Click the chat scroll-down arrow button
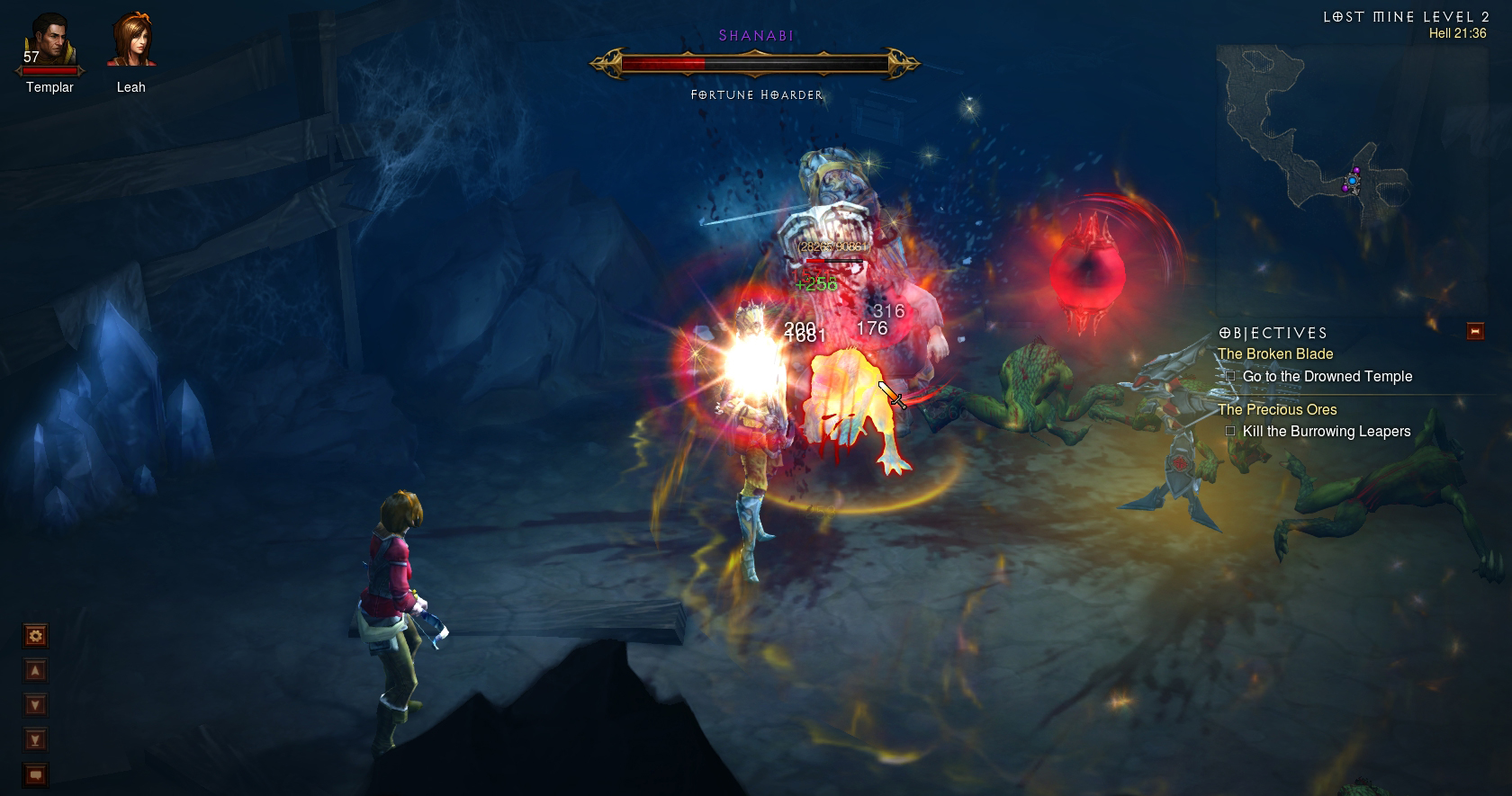This screenshot has height=796, width=1512. pyautogui.click(x=36, y=705)
